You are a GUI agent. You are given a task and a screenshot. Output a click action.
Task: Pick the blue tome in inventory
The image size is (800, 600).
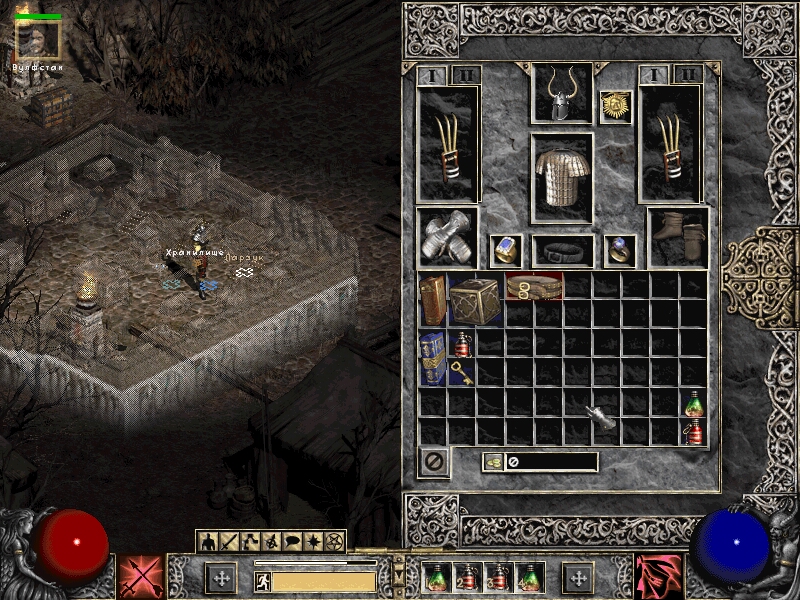click(433, 358)
